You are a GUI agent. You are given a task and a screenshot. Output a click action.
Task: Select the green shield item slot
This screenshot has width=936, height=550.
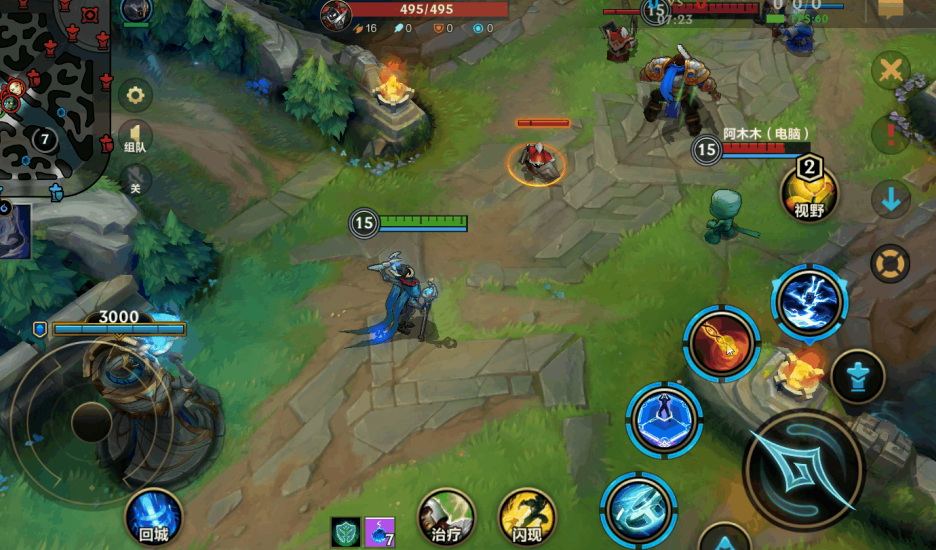pyautogui.click(x=345, y=532)
